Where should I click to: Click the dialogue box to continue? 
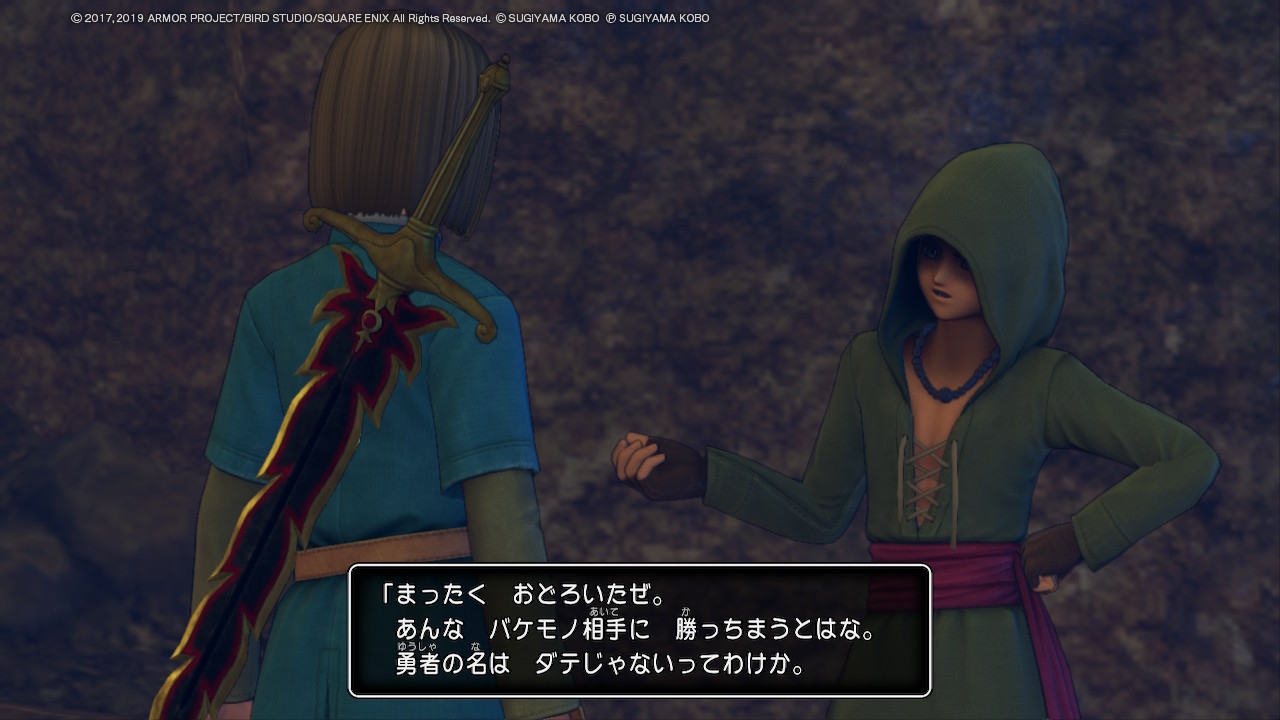pyautogui.click(x=640, y=630)
